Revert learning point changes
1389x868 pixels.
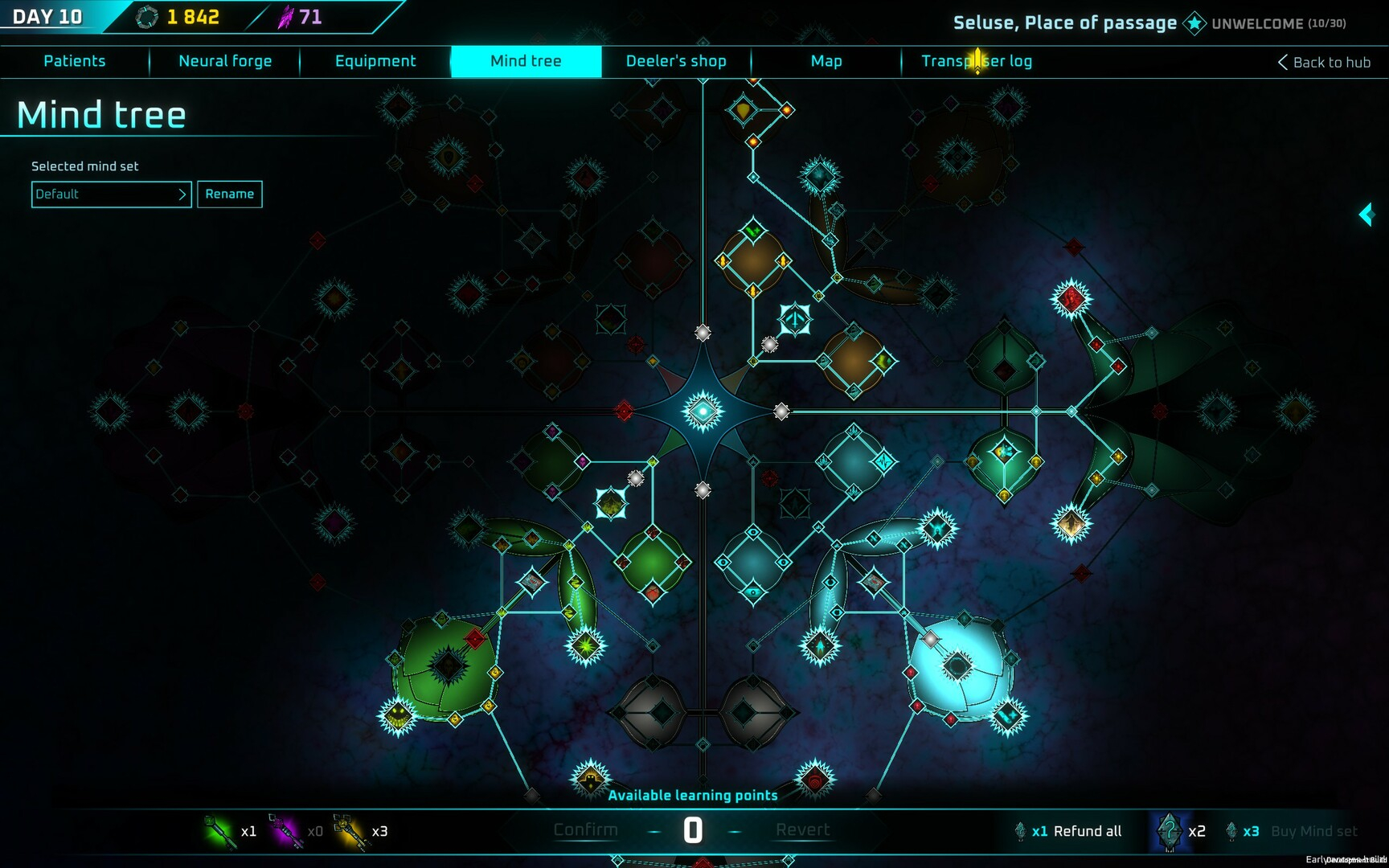tap(802, 830)
